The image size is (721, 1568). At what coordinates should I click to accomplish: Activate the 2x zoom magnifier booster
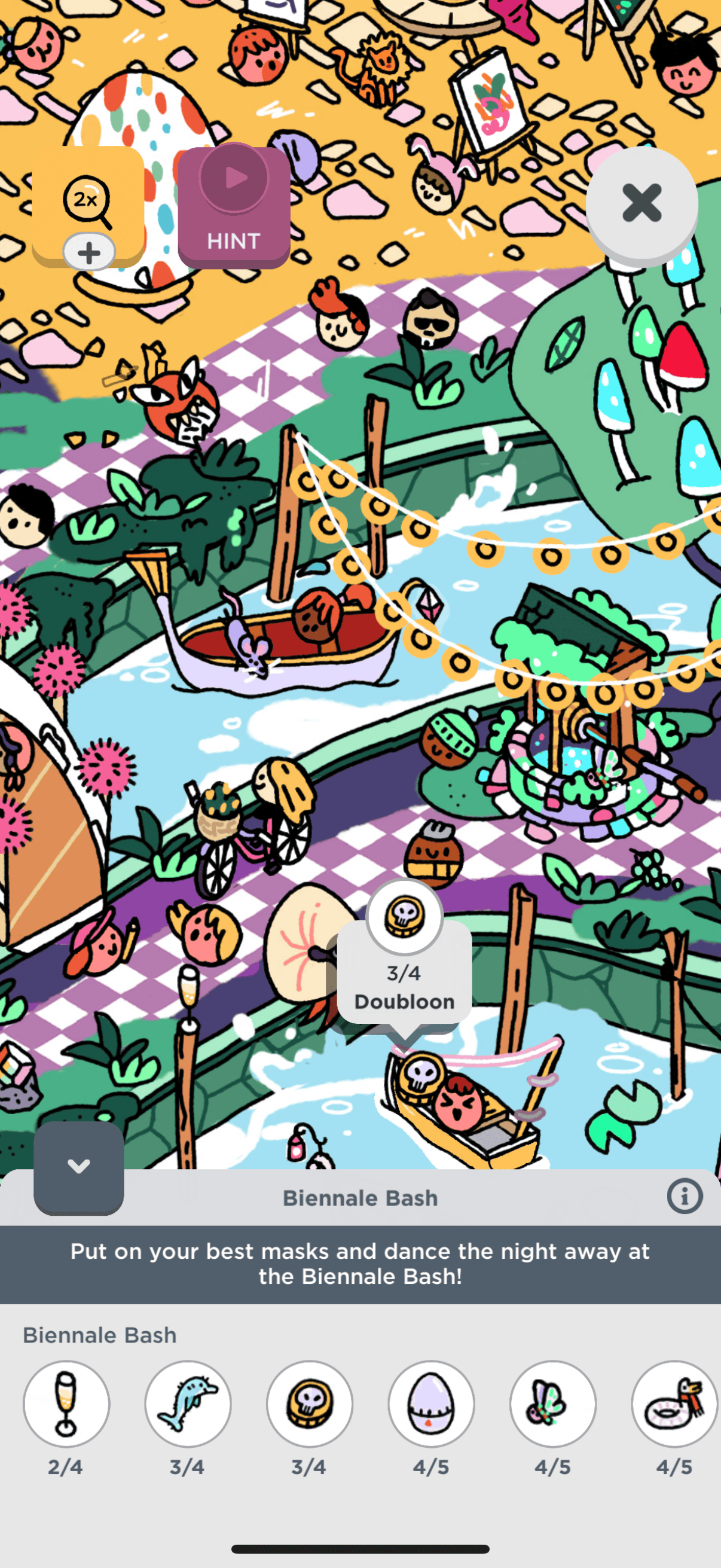pos(88,205)
